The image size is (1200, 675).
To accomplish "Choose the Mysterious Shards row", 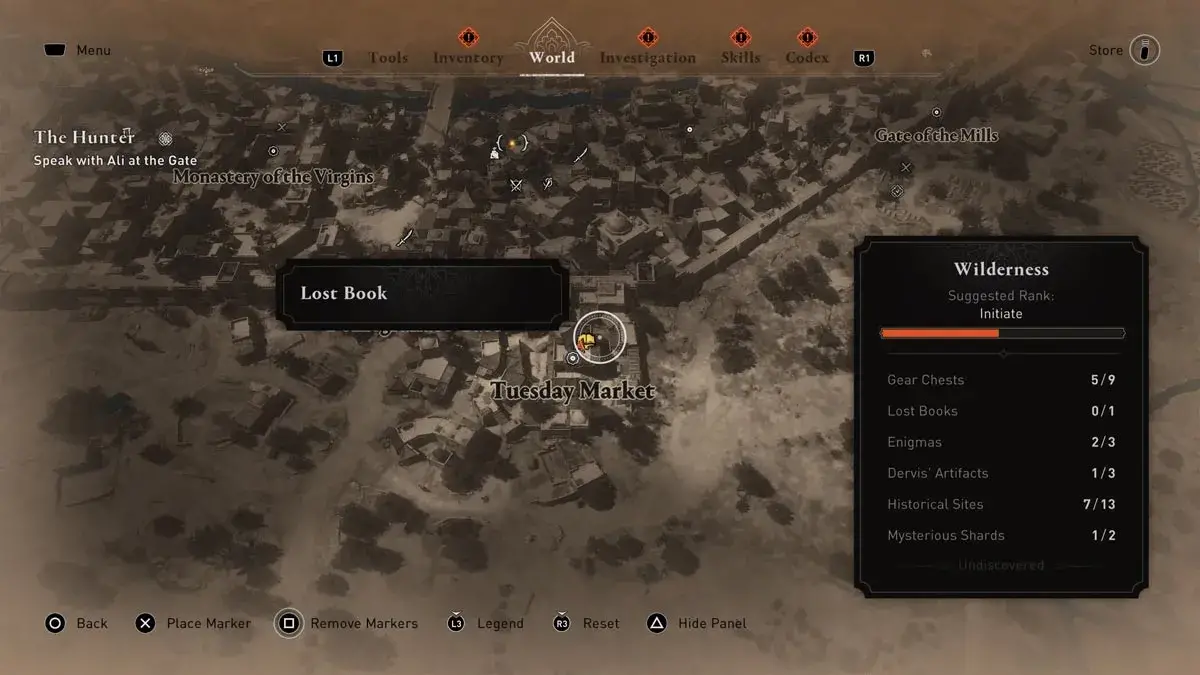I will [1001, 535].
